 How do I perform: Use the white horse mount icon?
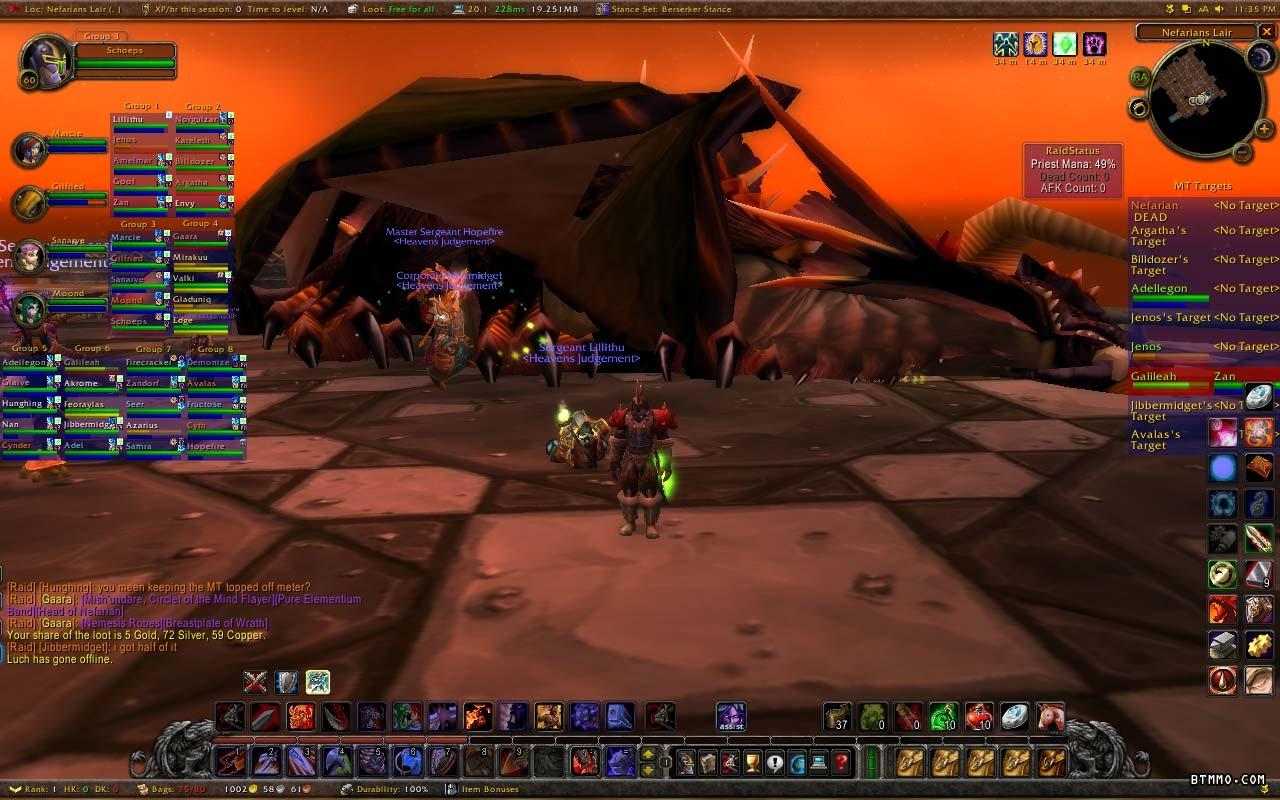pyautogui.click(x=1050, y=716)
